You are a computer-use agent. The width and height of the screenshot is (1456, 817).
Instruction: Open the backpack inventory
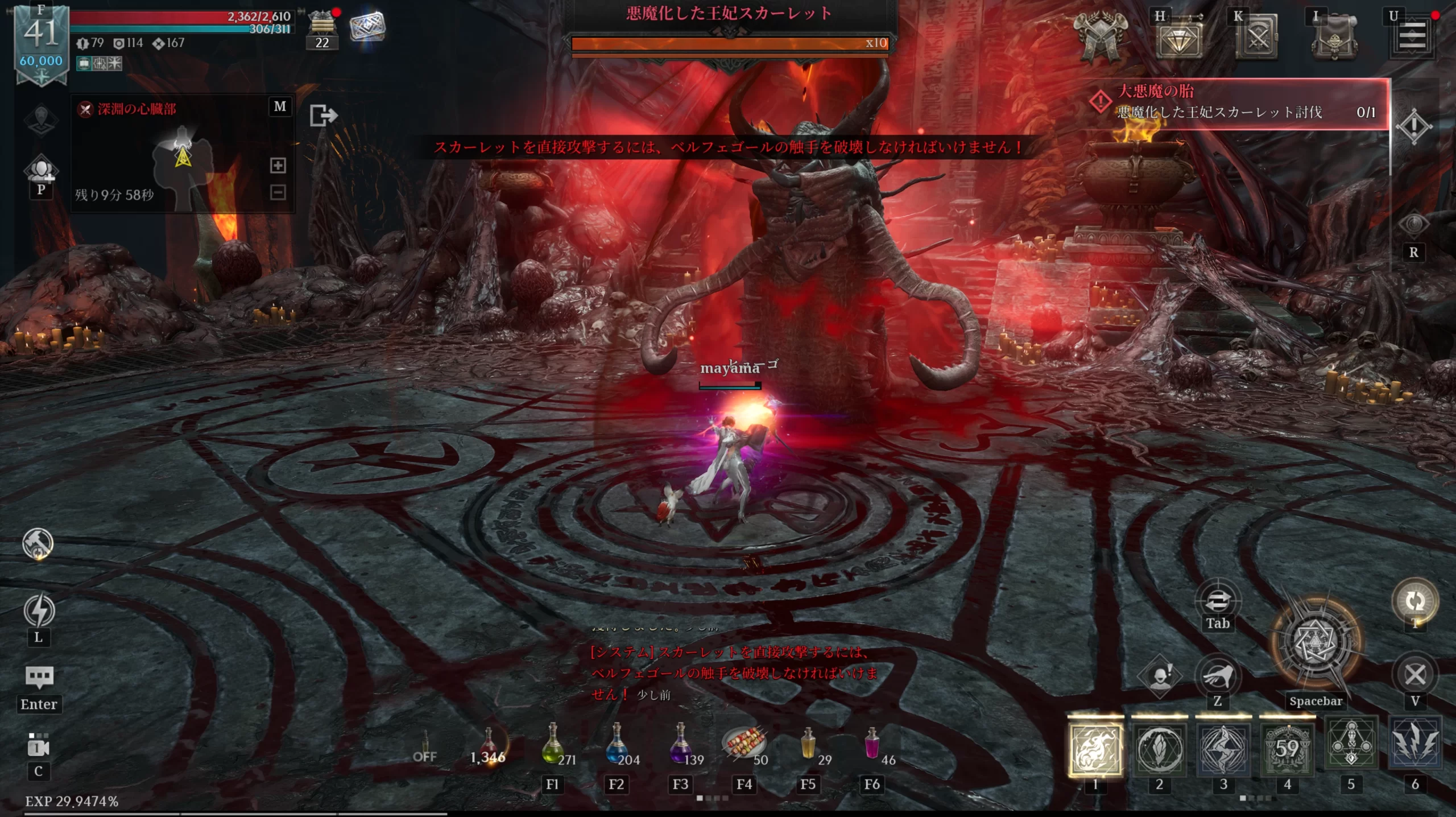pyautogui.click(x=1334, y=38)
